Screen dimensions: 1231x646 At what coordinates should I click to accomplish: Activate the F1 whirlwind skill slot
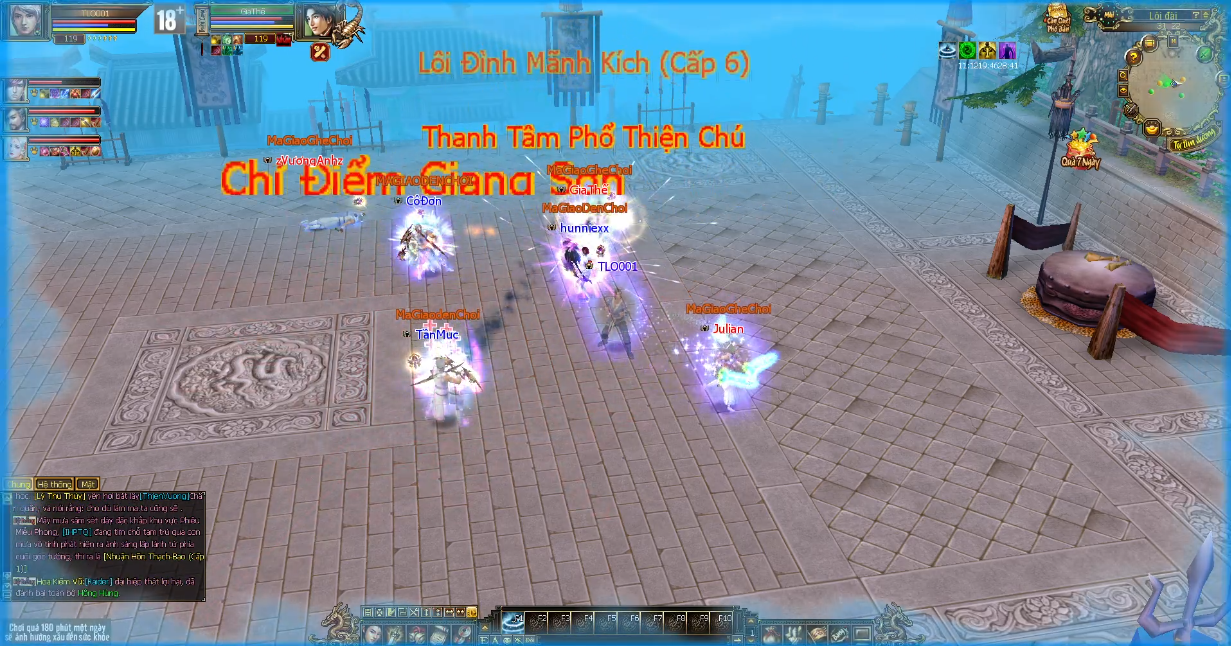click(513, 620)
